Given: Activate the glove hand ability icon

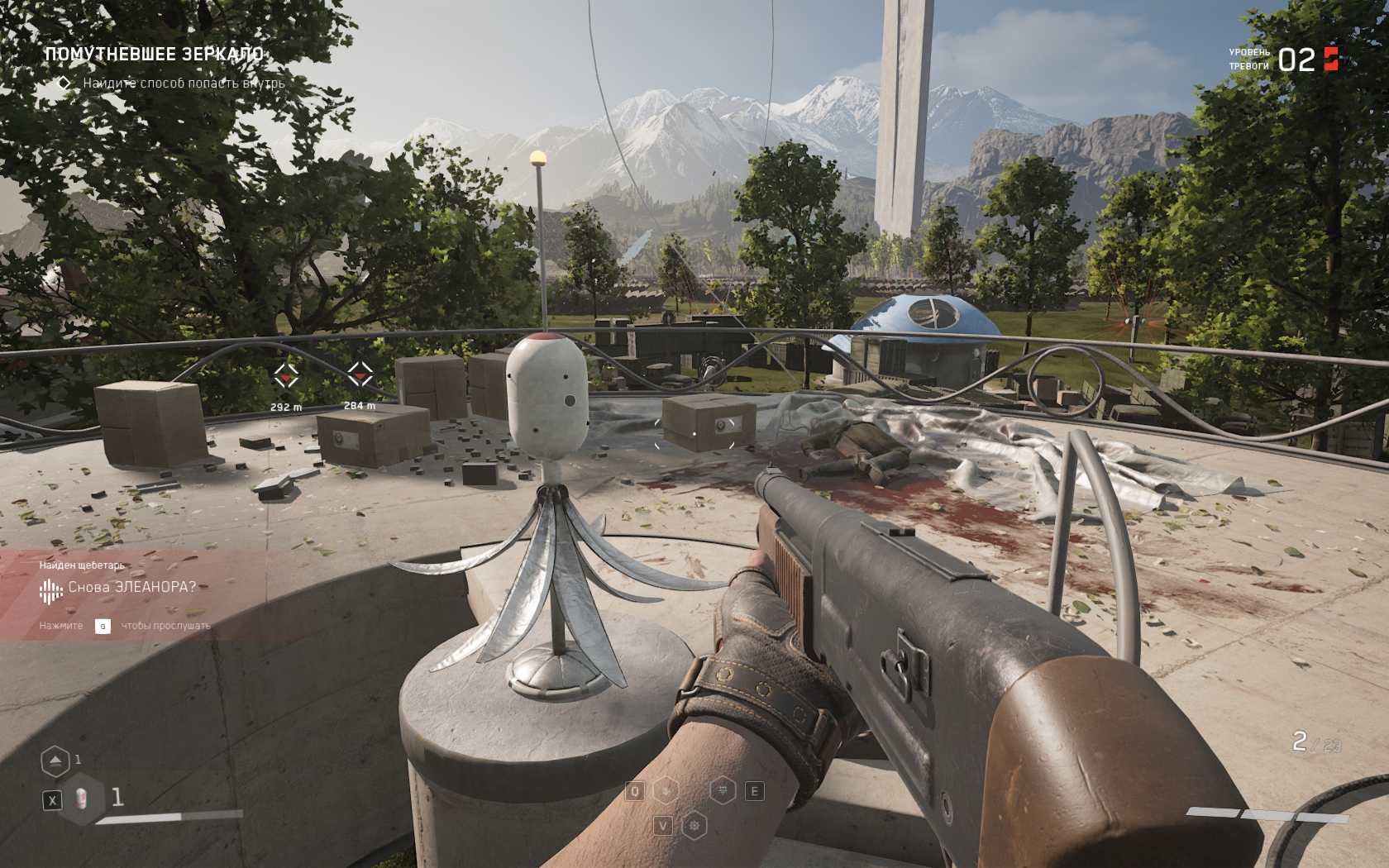Looking at the screenshot, I should point(666,791).
